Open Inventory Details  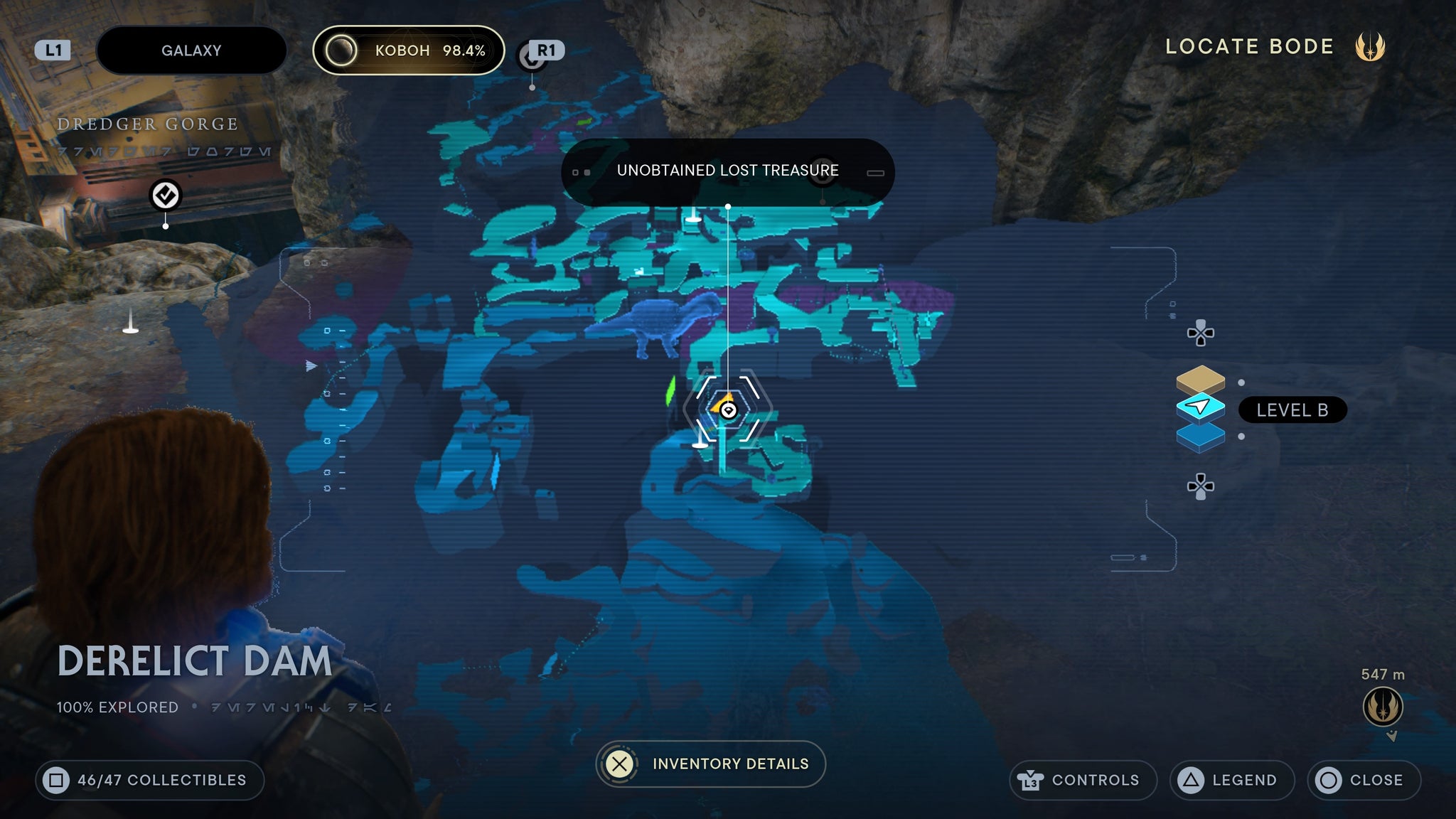click(x=711, y=764)
